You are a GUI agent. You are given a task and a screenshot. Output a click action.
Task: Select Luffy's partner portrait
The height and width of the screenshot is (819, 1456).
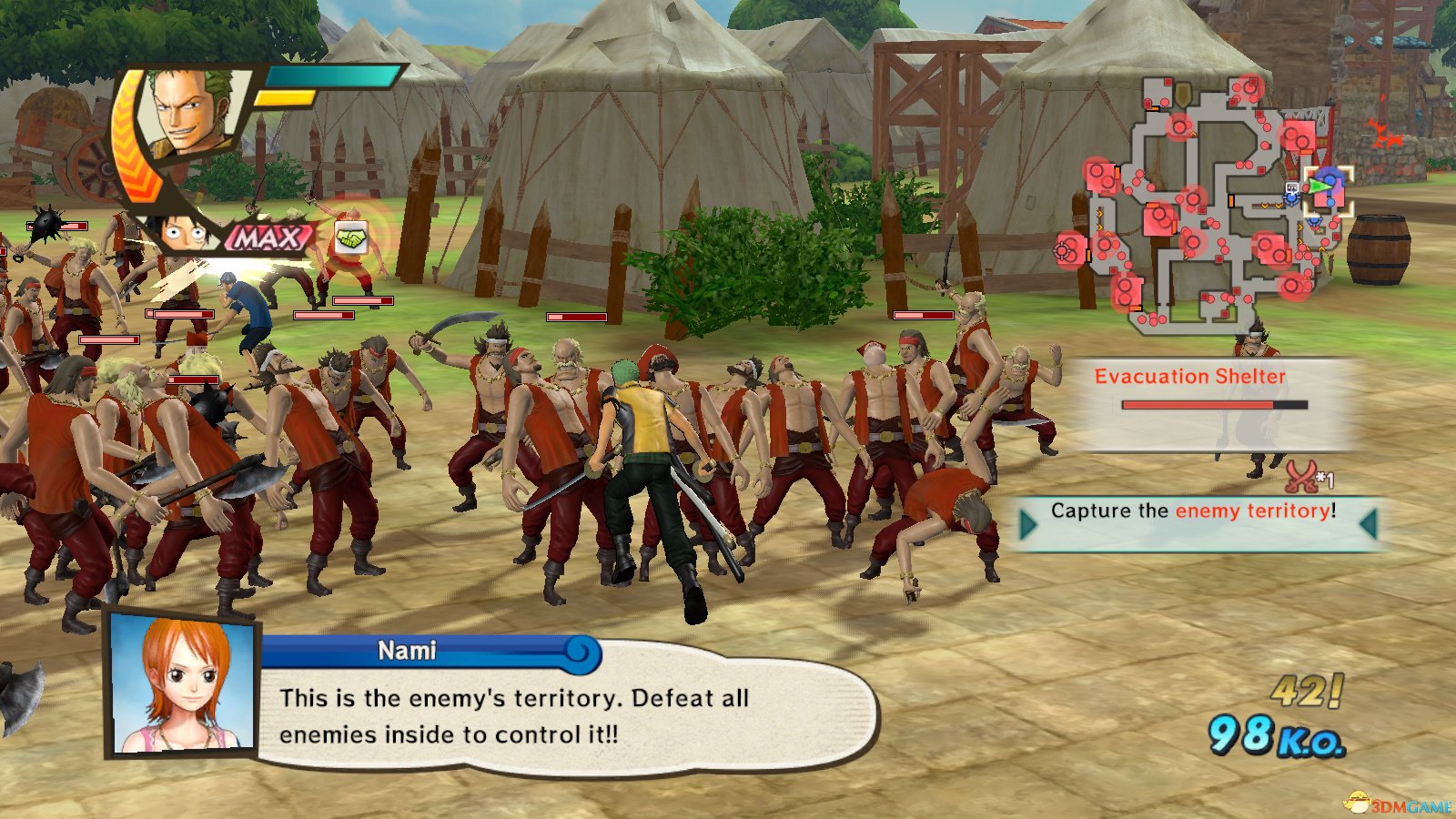click(x=185, y=234)
